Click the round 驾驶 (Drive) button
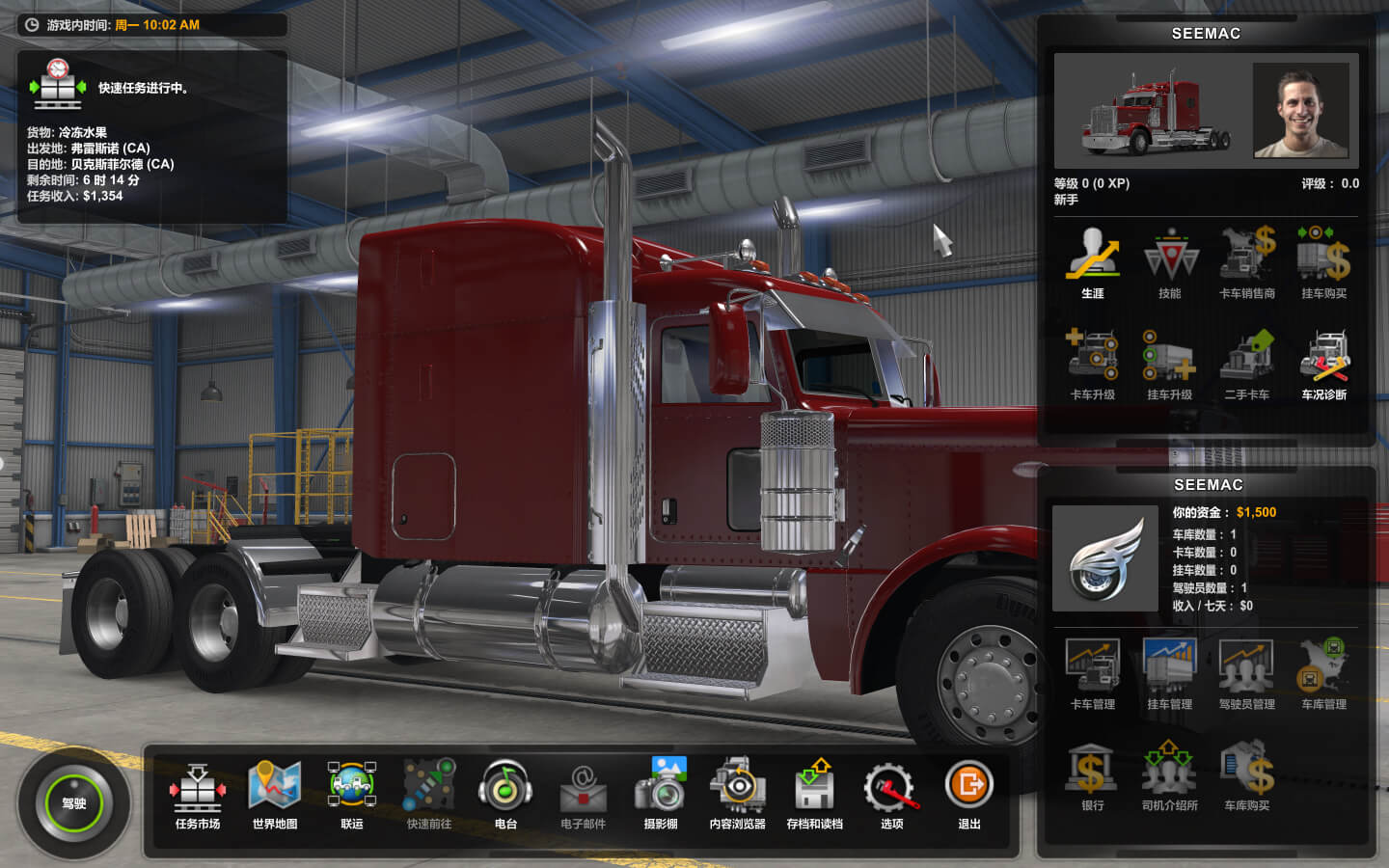Viewport: 1389px width, 868px height. [74, 802]
